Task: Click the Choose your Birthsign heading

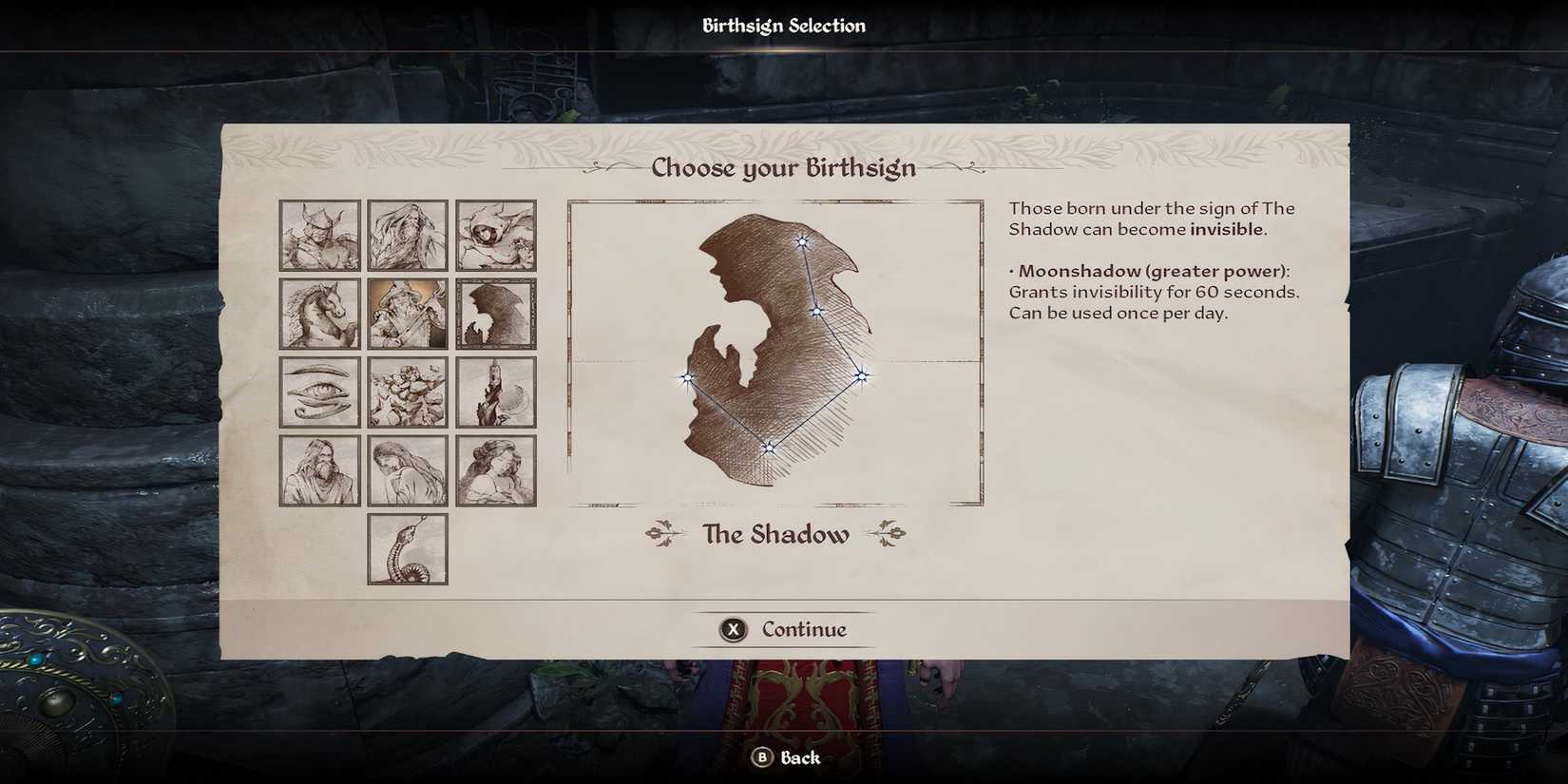Action: click(x=783, y=167)
